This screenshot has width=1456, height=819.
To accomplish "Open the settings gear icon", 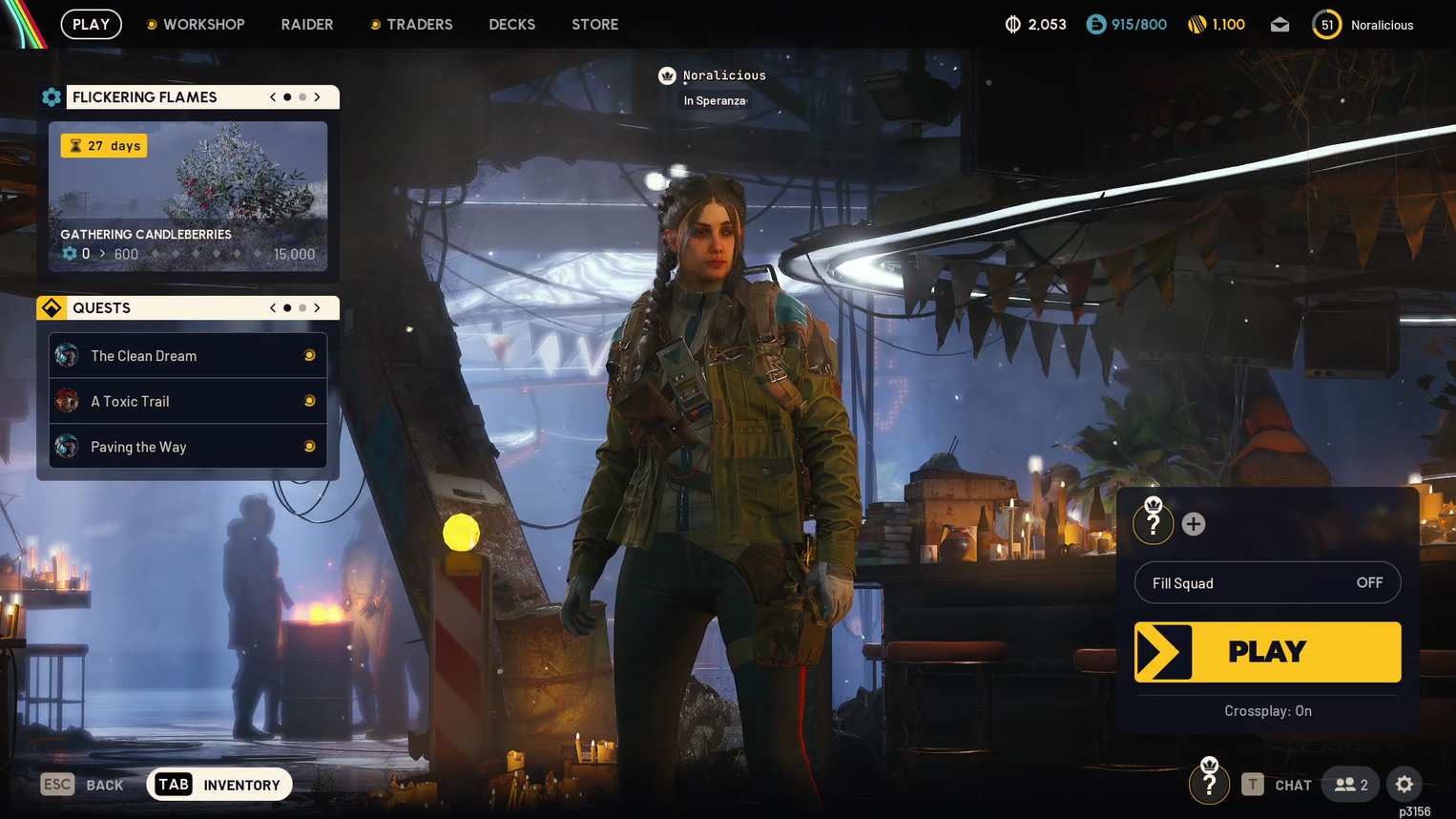I will point(1404,785).
